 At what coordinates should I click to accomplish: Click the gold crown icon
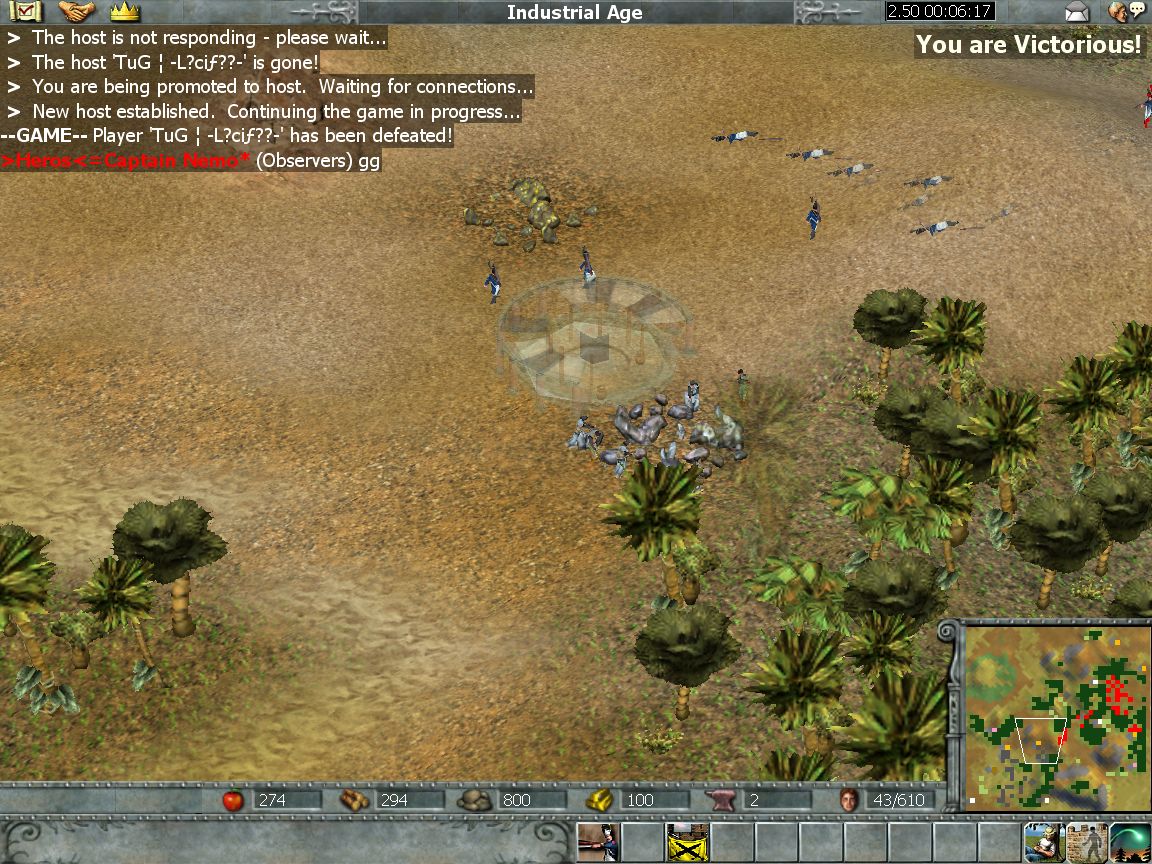tap(124, 12)
